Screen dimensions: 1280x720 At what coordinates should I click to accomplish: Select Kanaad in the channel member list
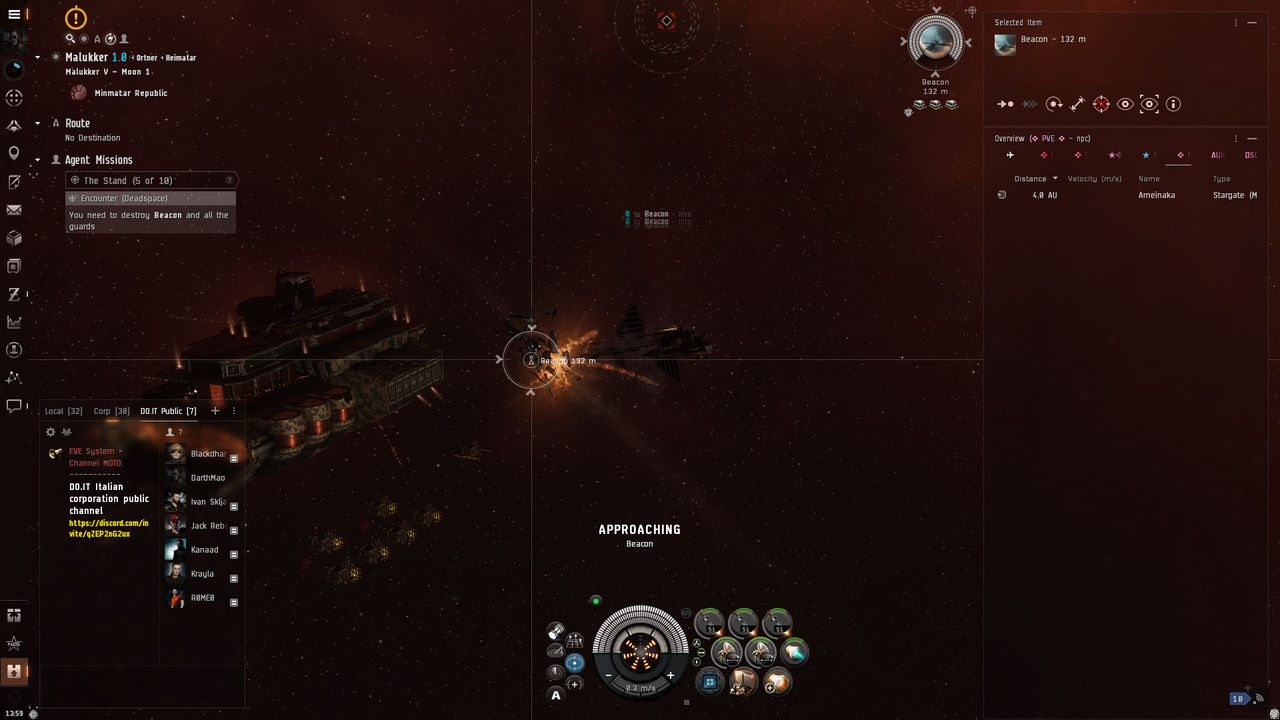point(204,550)
